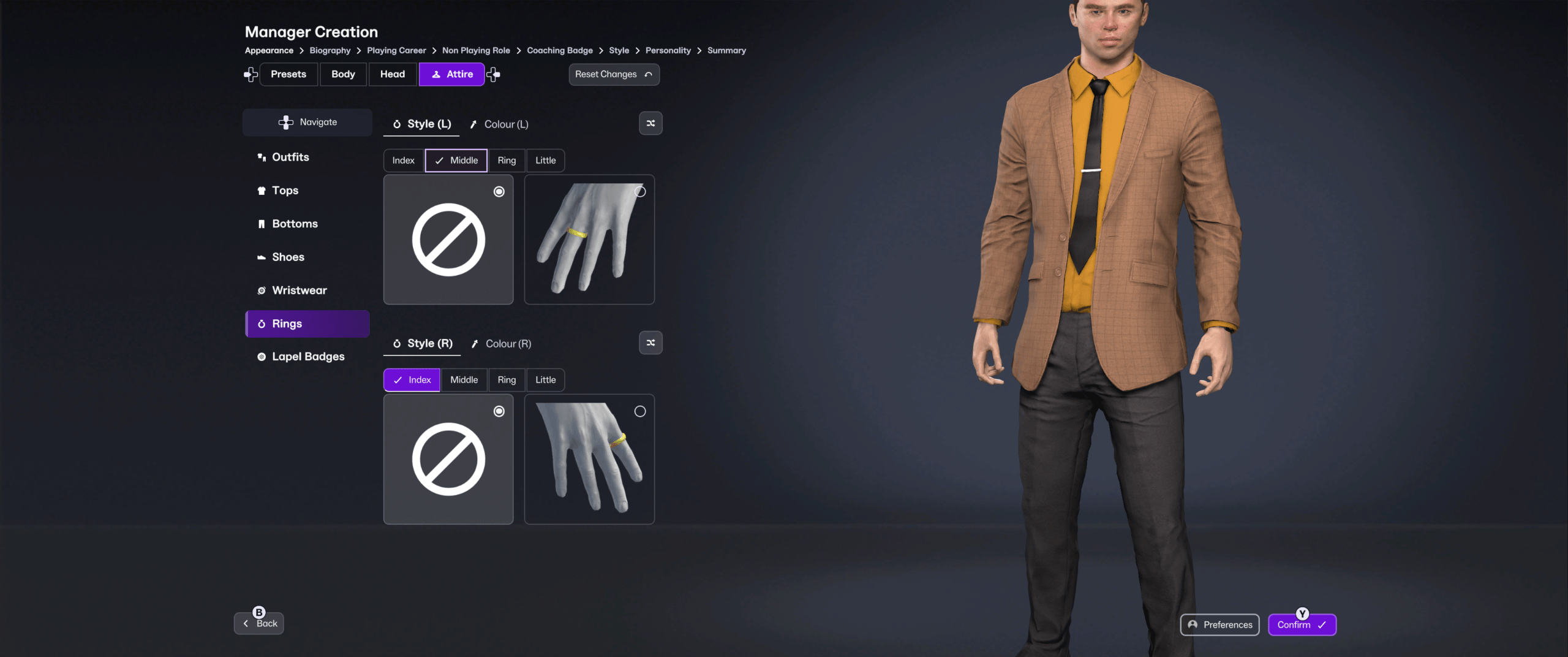Enable the Ring finger option under Style (R)
Screen dimensions: 1568x657
coord(506,380)
